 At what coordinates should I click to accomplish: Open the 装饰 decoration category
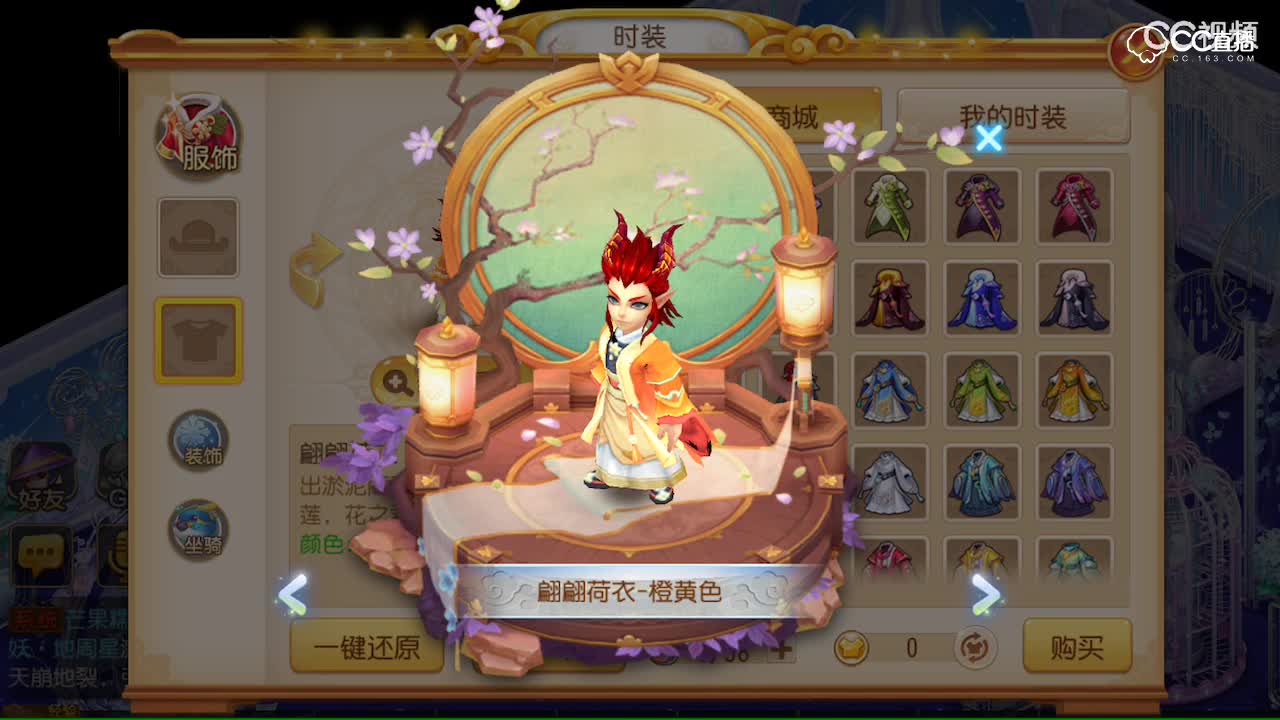click(x=198, y=438)
